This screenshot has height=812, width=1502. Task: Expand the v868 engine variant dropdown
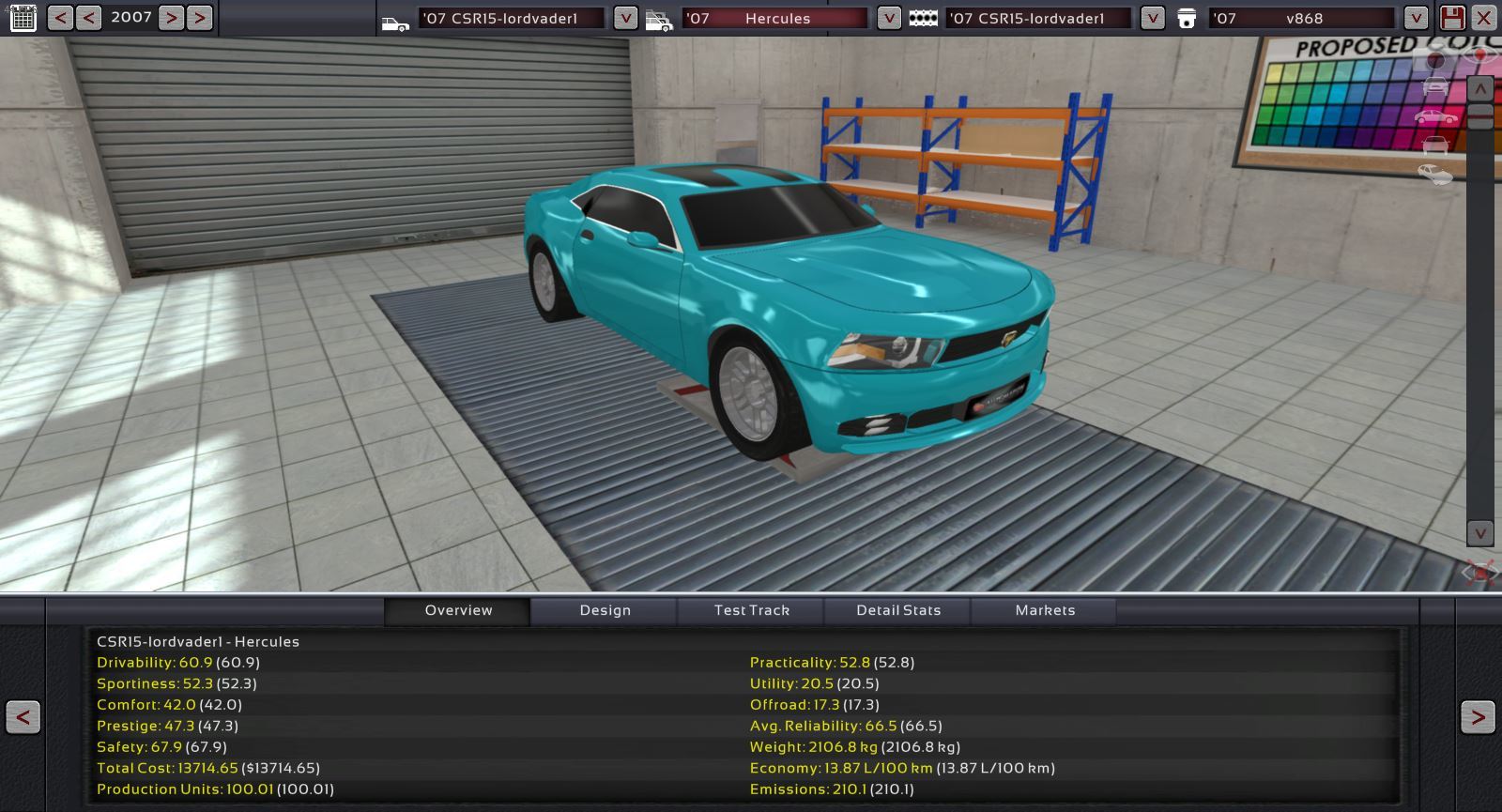coord(1416,18)
